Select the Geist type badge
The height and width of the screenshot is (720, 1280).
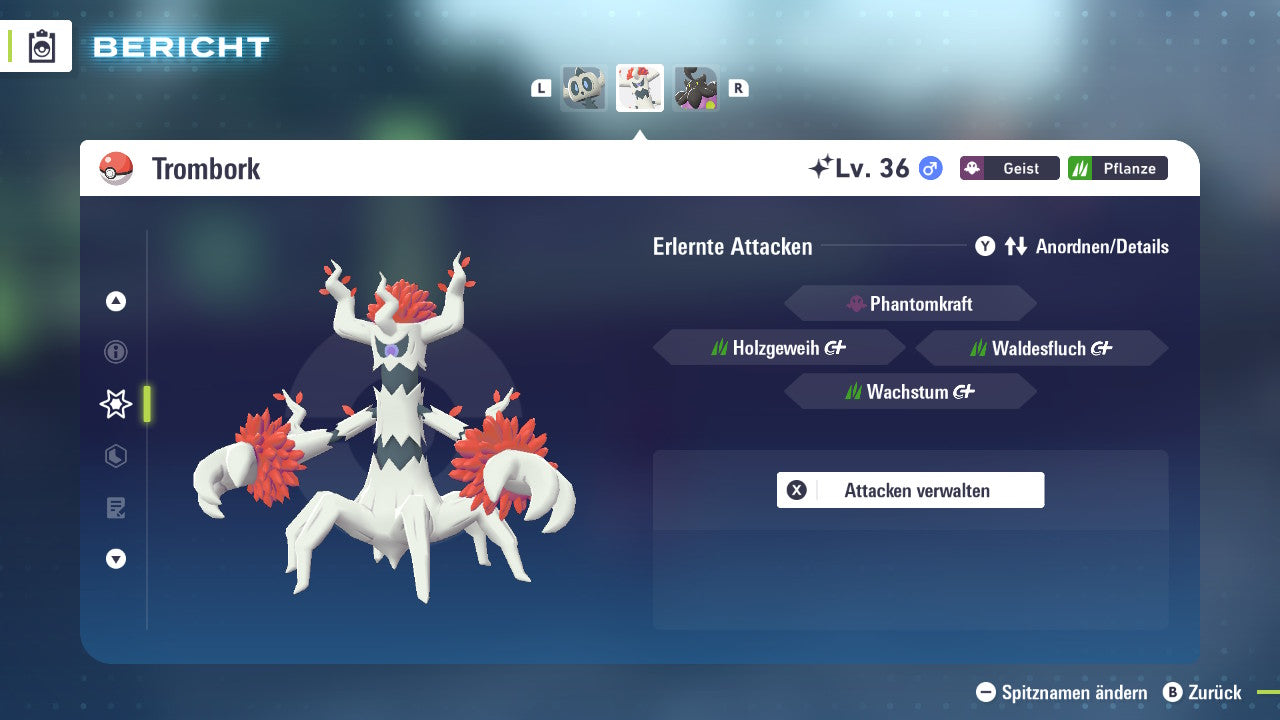(1009, 168)
